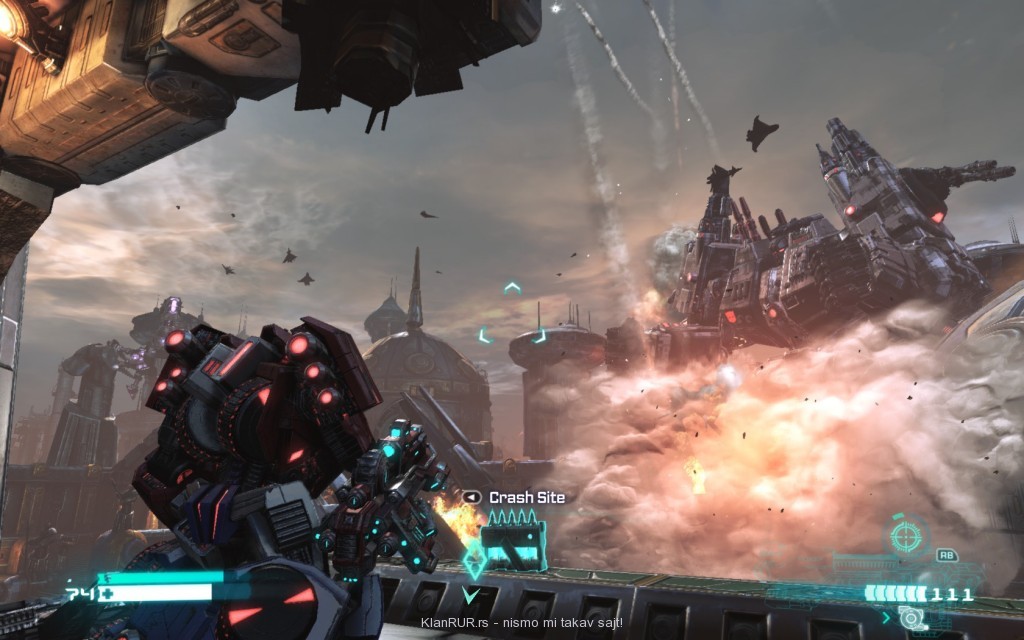Click the diamond objective waypoint marker
The image size is (1024, 640).
[x=474, y=564]
